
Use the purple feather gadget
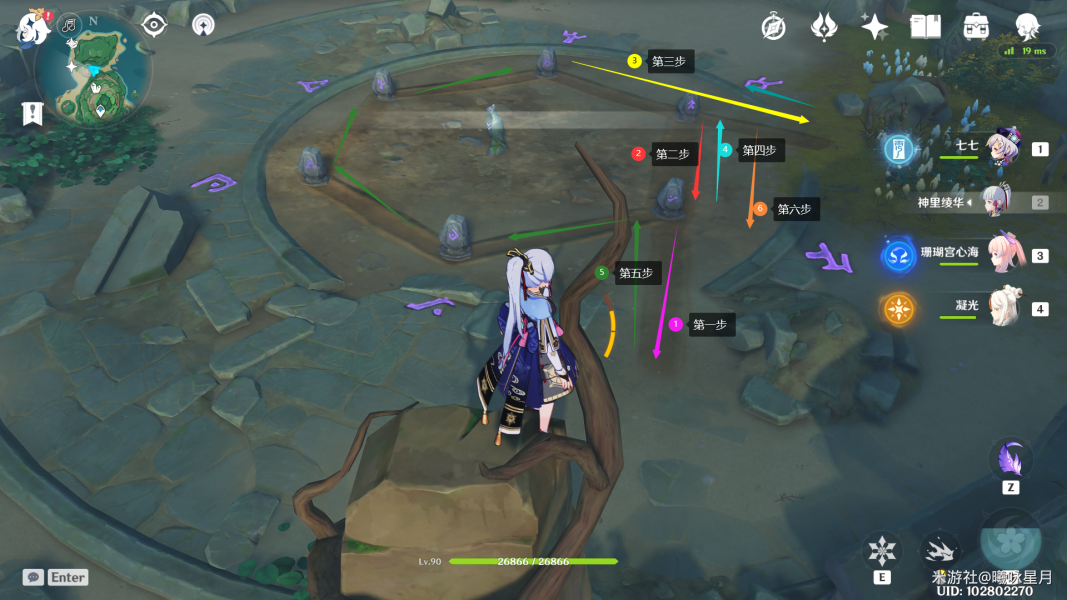coord(1010,460)
